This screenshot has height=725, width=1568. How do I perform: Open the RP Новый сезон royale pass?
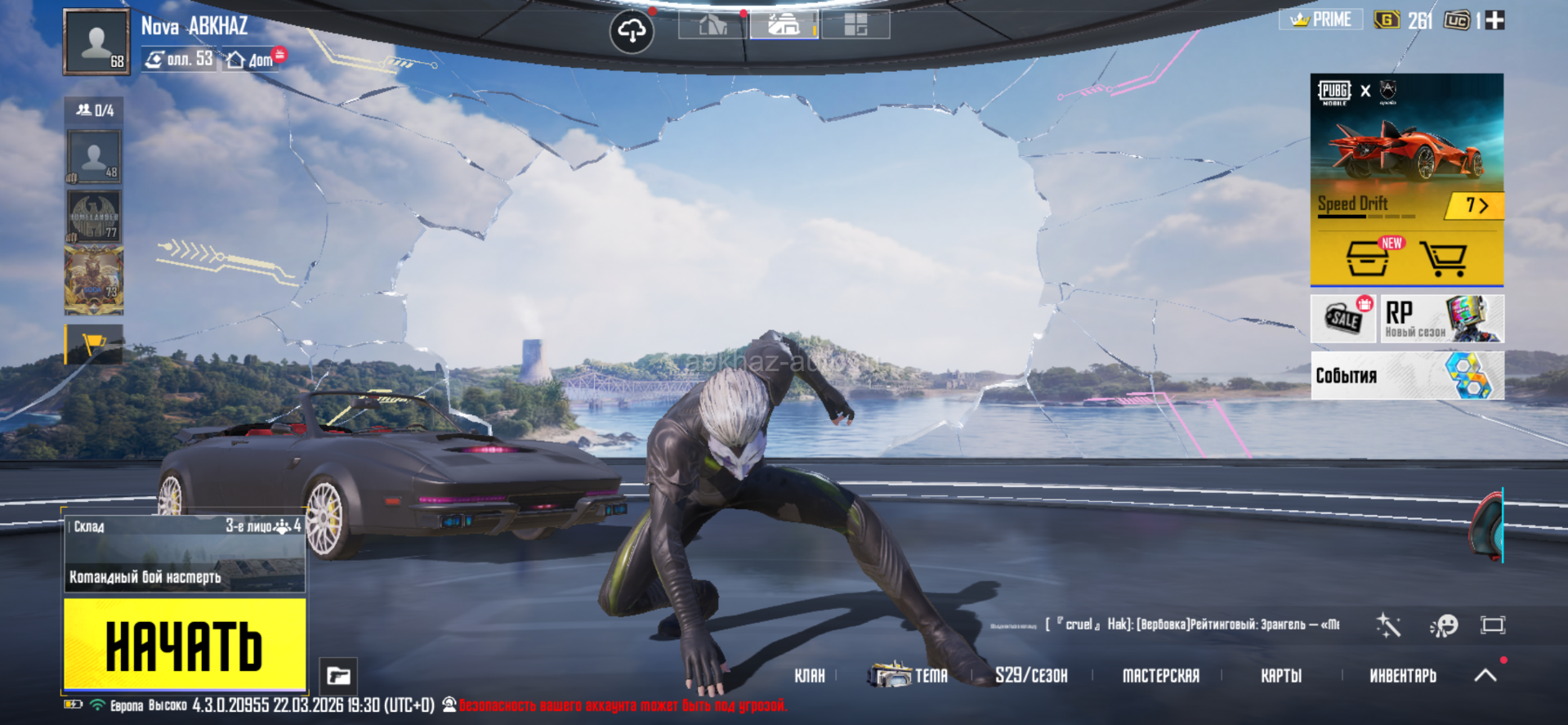tap(1441, 319)
